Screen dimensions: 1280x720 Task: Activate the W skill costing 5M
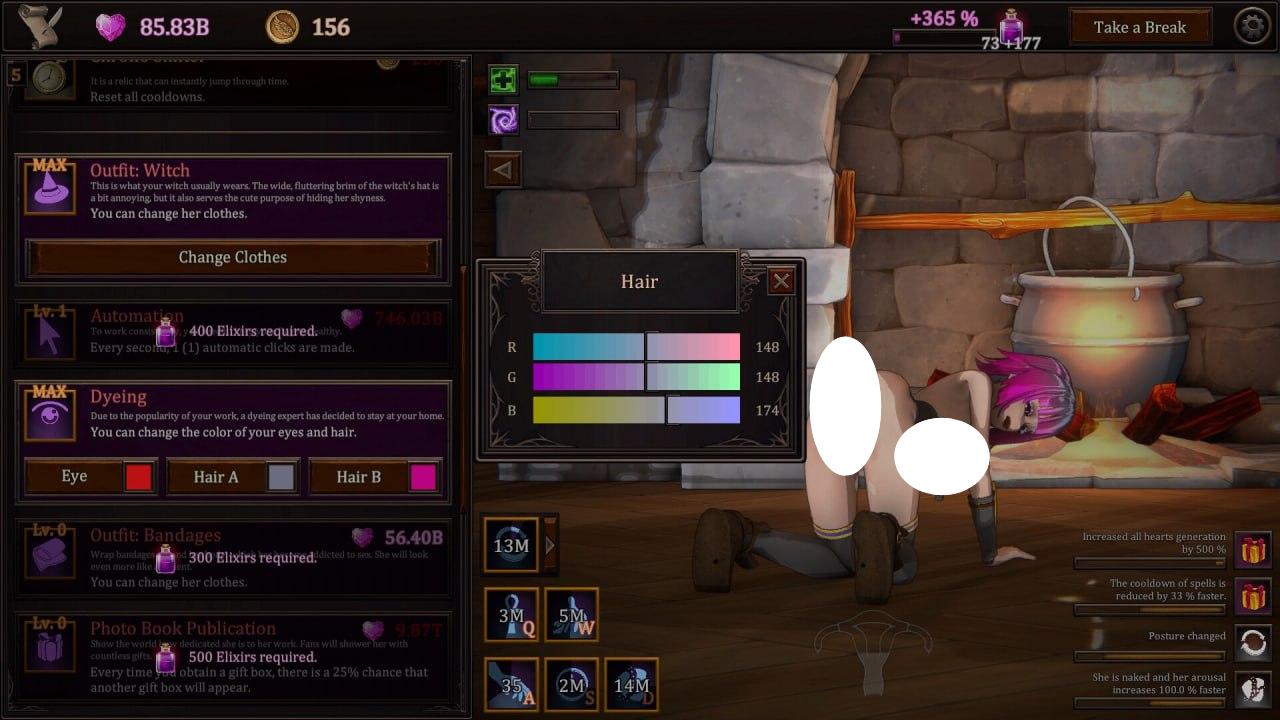click(572, 614)
